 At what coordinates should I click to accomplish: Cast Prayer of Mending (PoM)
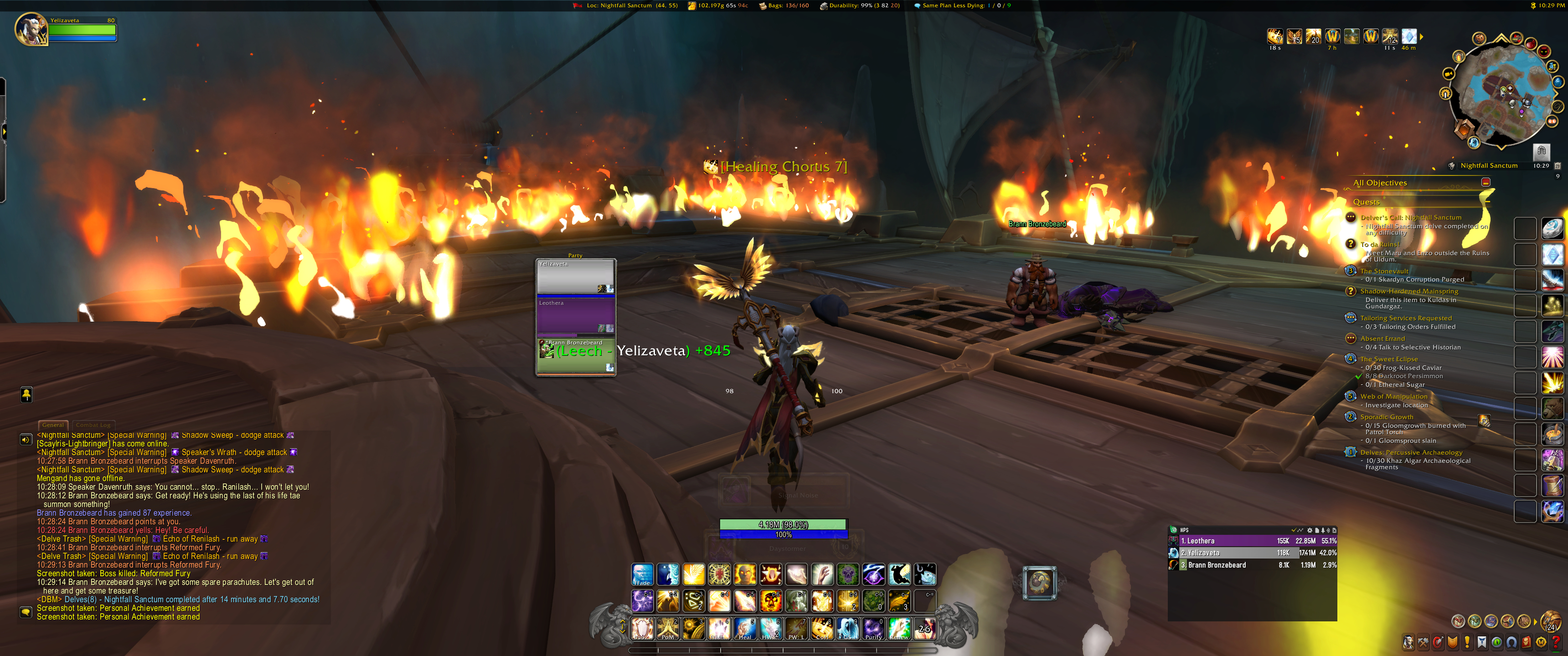[x=668, y=629]
